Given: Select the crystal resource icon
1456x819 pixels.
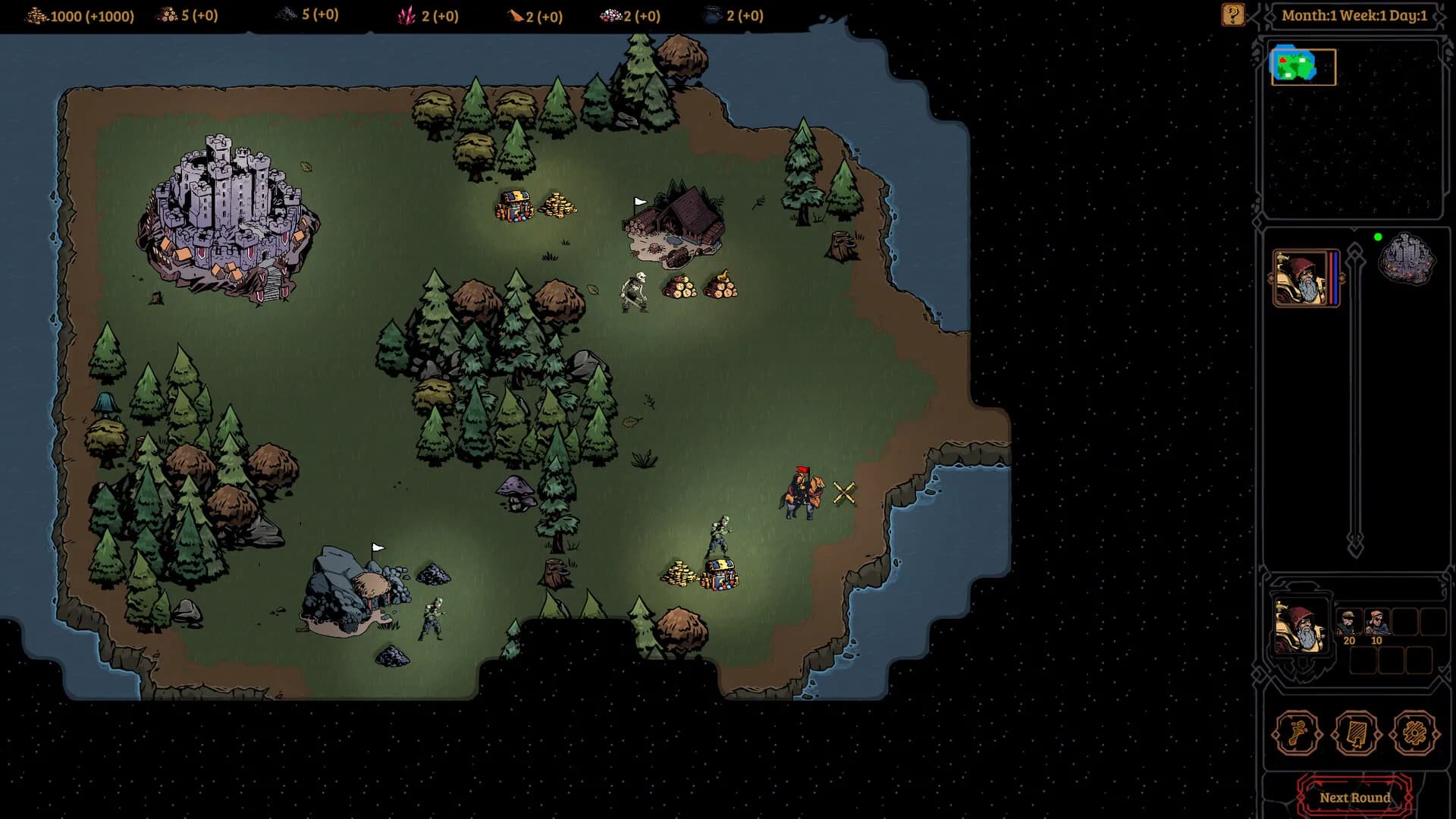Looking at the screenshot, I should [406, 14].
